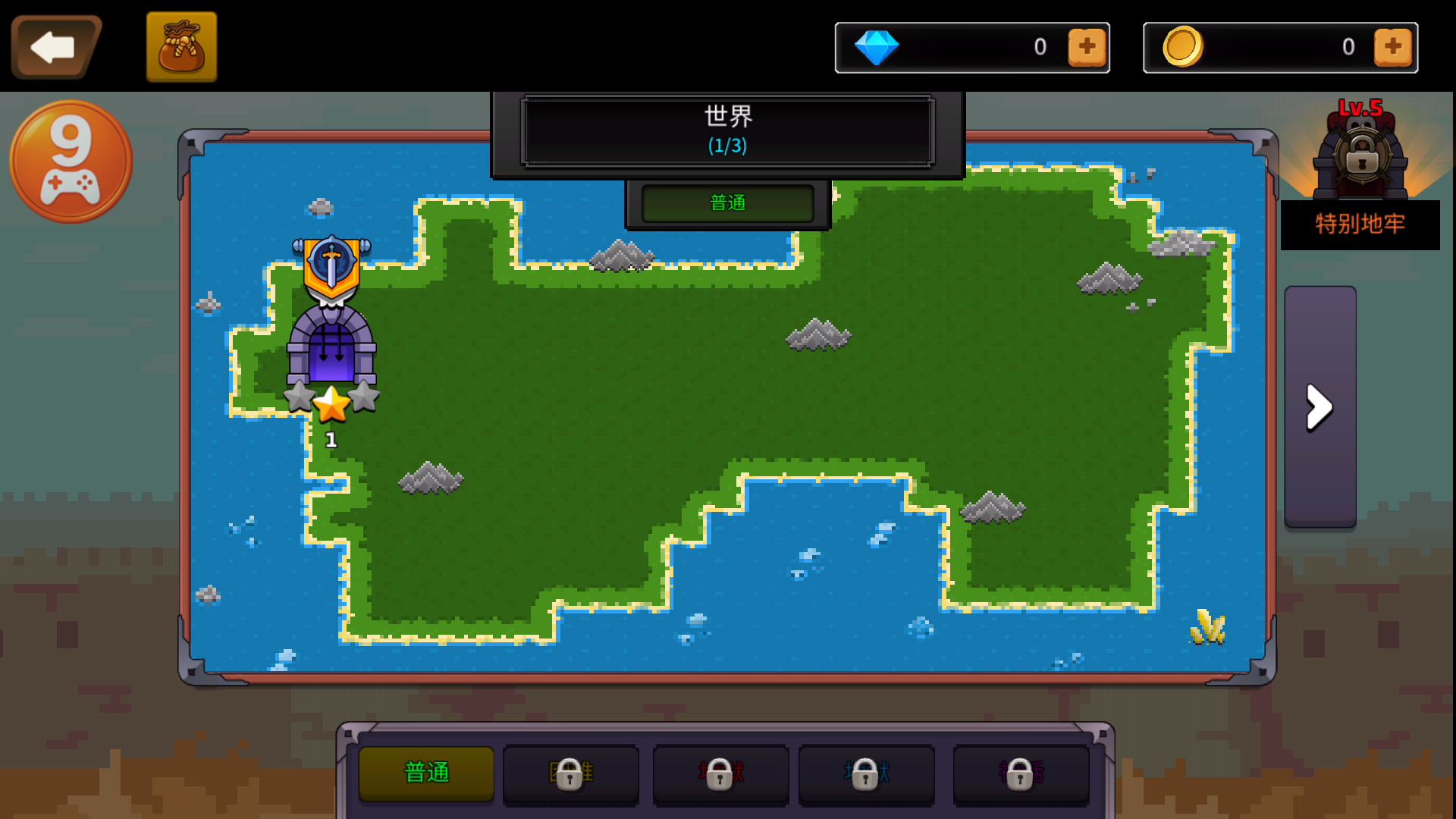Open the 9 game platform overlay

pos(71,162)
